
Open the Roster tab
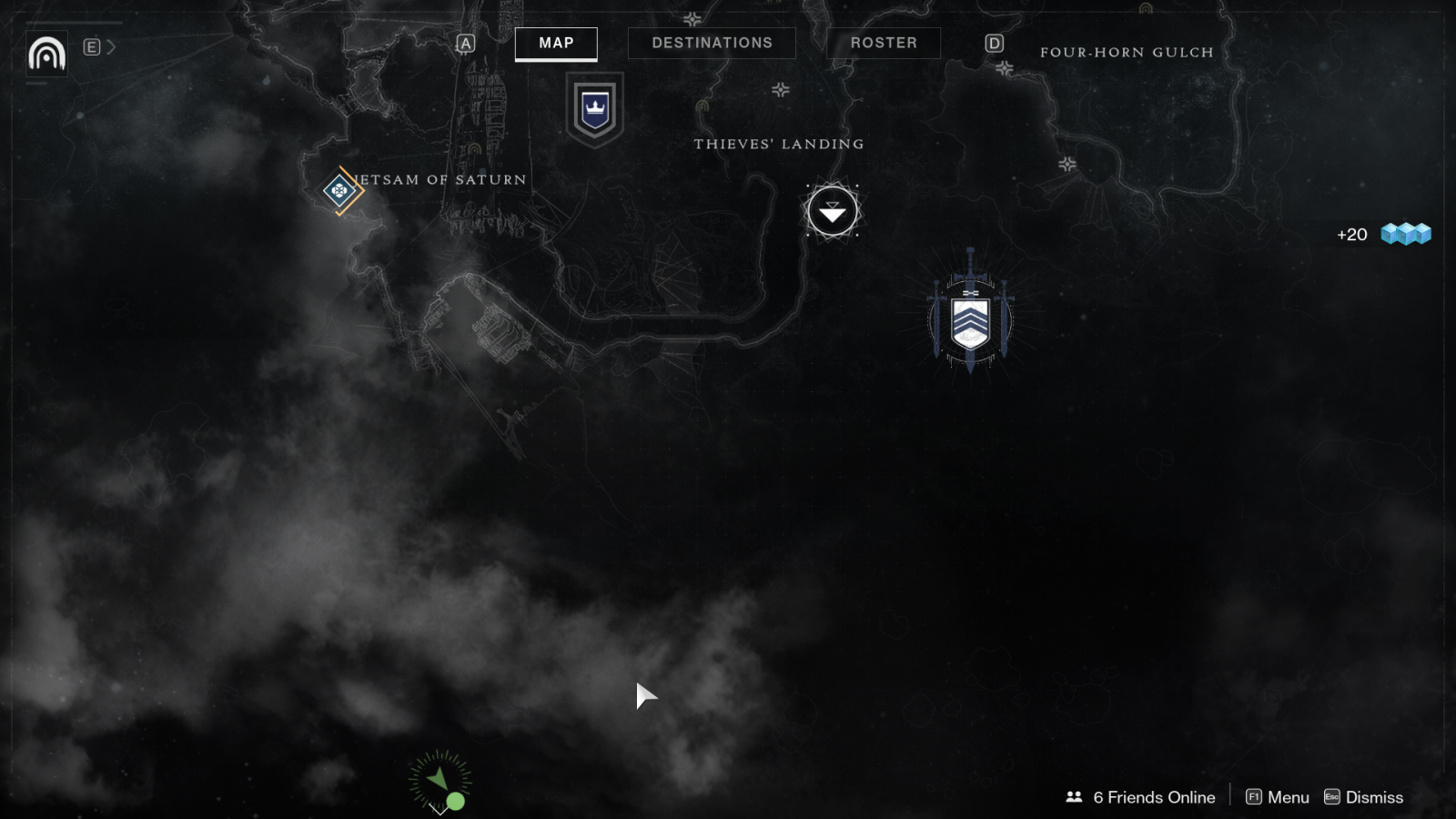883,44
